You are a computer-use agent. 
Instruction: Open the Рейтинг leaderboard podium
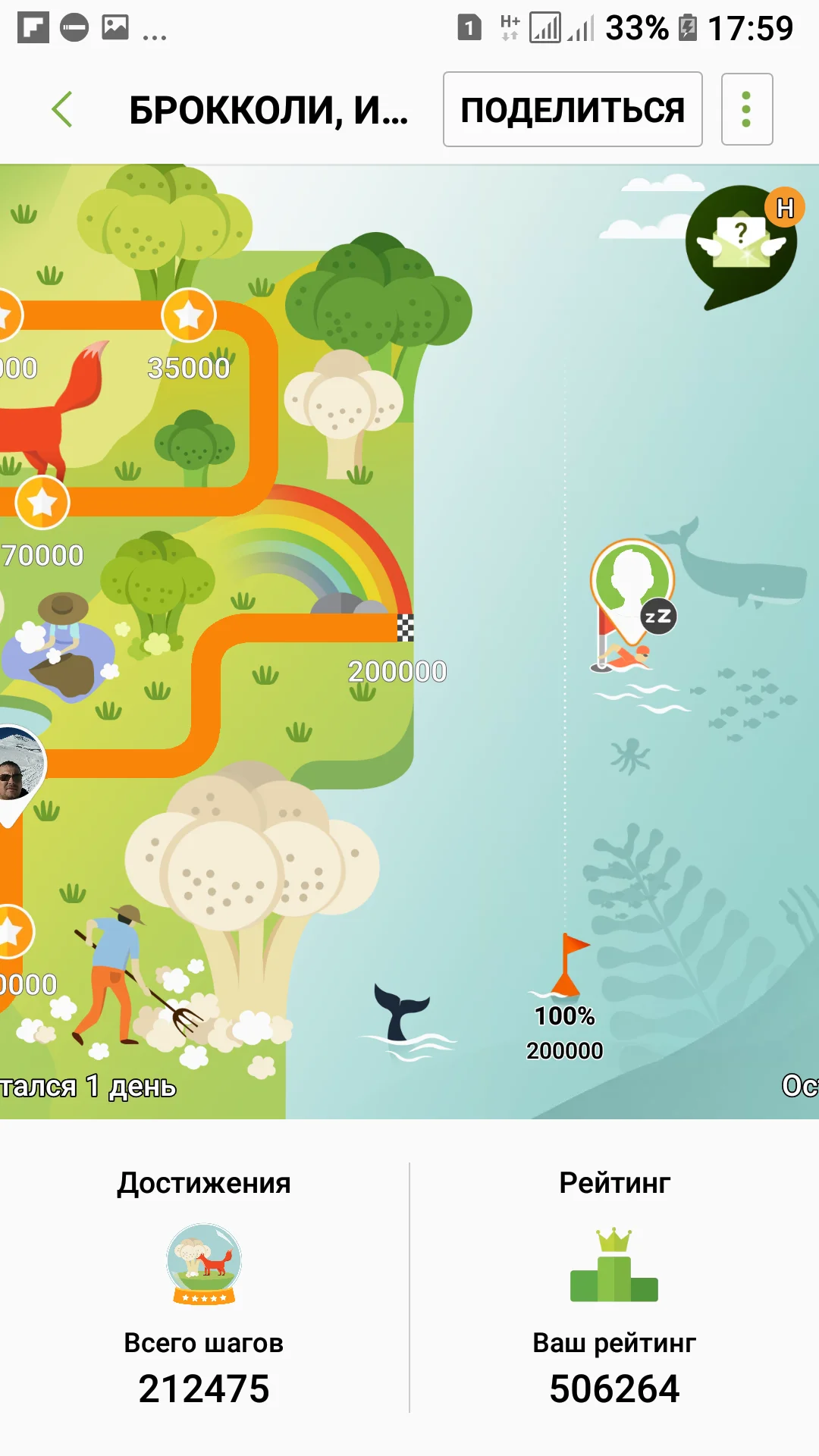[x=614, y=1266]
